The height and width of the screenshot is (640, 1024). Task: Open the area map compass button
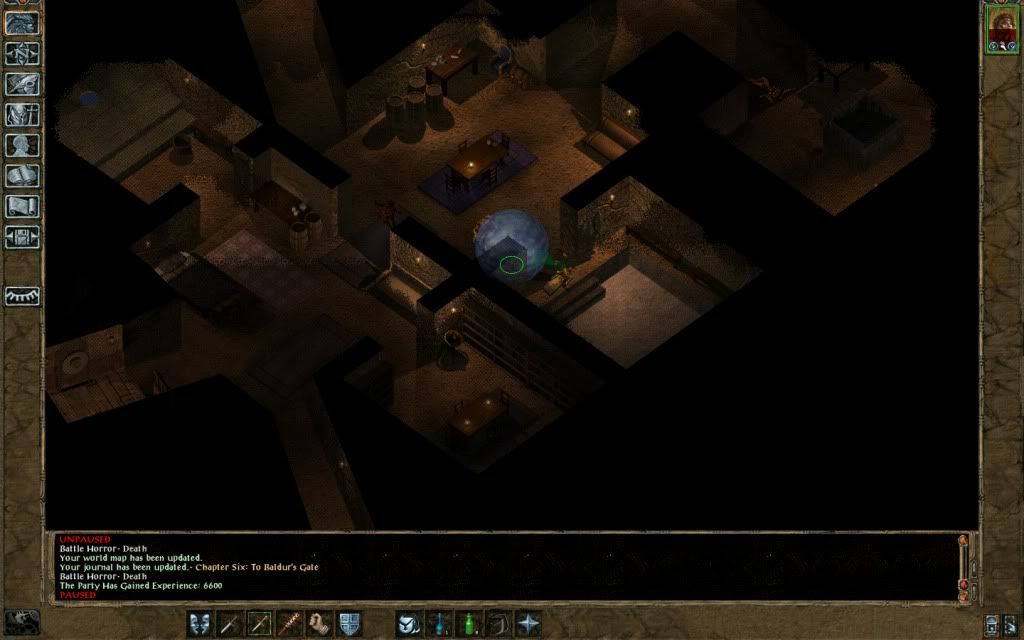[x=22, y=53]
